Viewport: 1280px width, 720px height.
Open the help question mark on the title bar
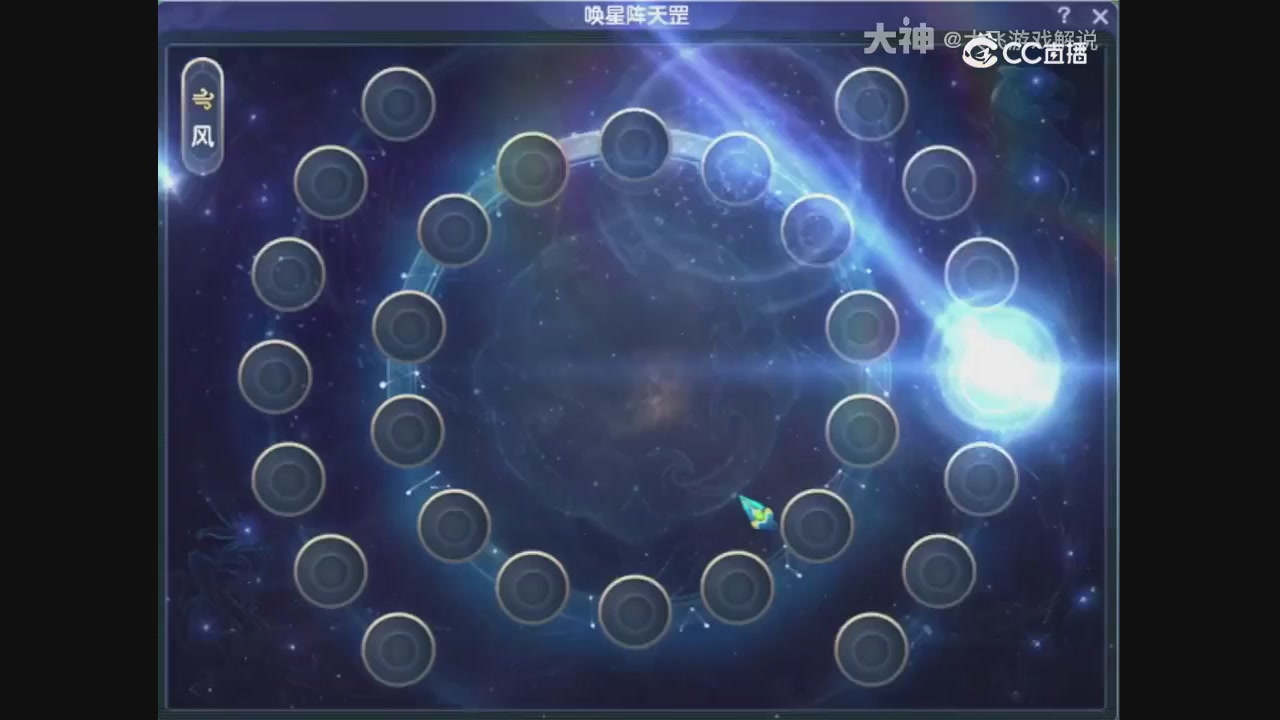click(x=1063, y=15)
